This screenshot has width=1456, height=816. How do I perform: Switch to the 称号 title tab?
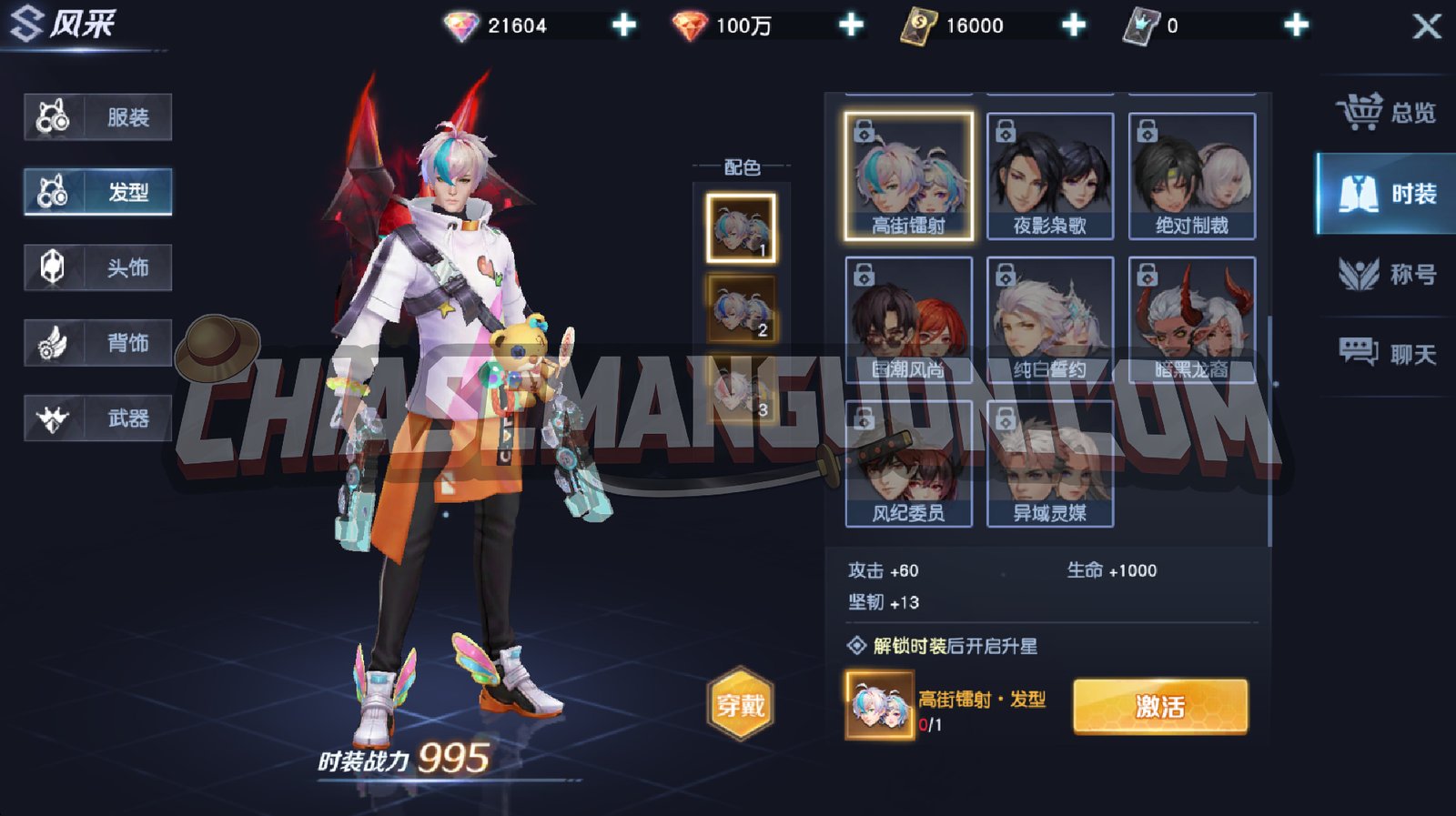[1386, 274]
